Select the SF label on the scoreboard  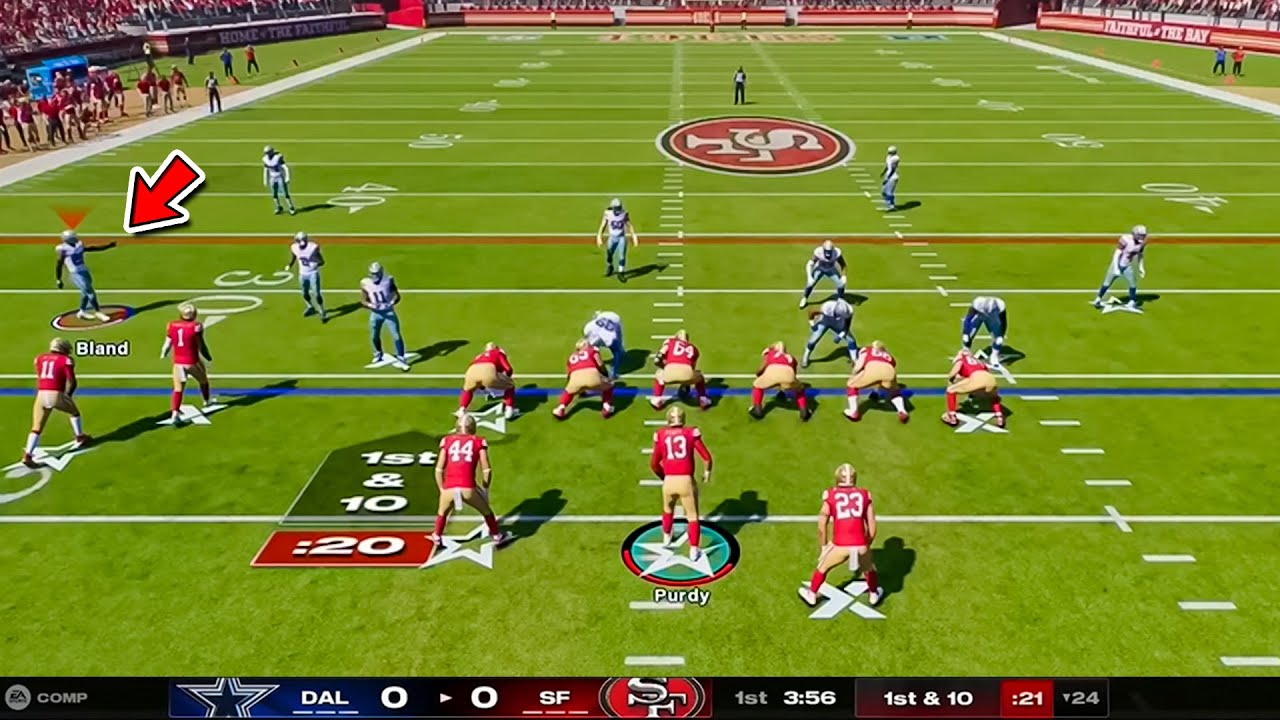click(556, 697)
